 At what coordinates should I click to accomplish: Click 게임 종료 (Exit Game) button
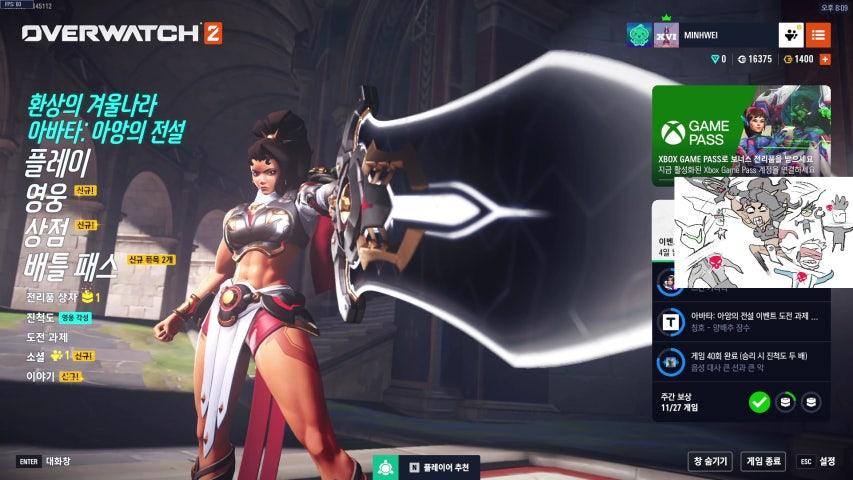click(763, 461)
